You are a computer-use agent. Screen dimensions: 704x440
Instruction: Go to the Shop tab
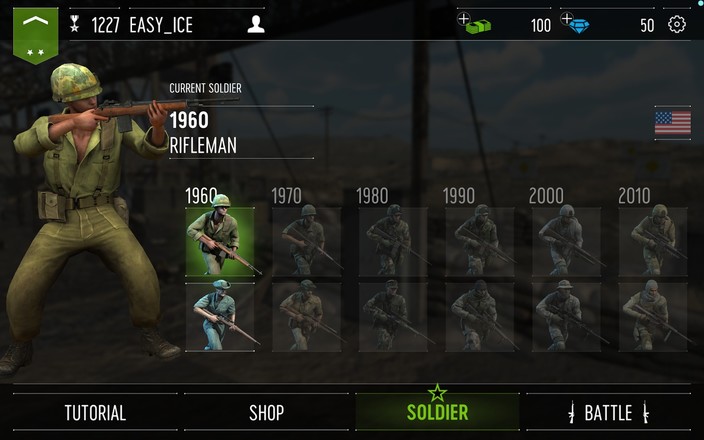pyautogui.click(x=266, y=412)
